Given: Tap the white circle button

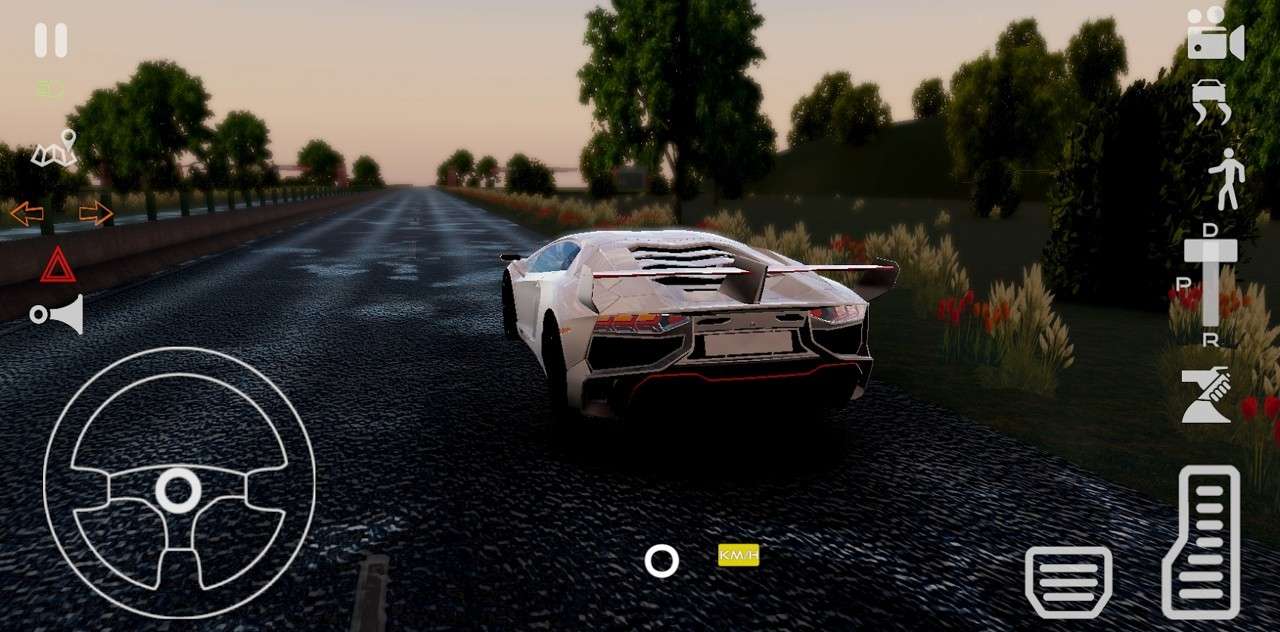Looking at the screenshot, I should point(661,561).
